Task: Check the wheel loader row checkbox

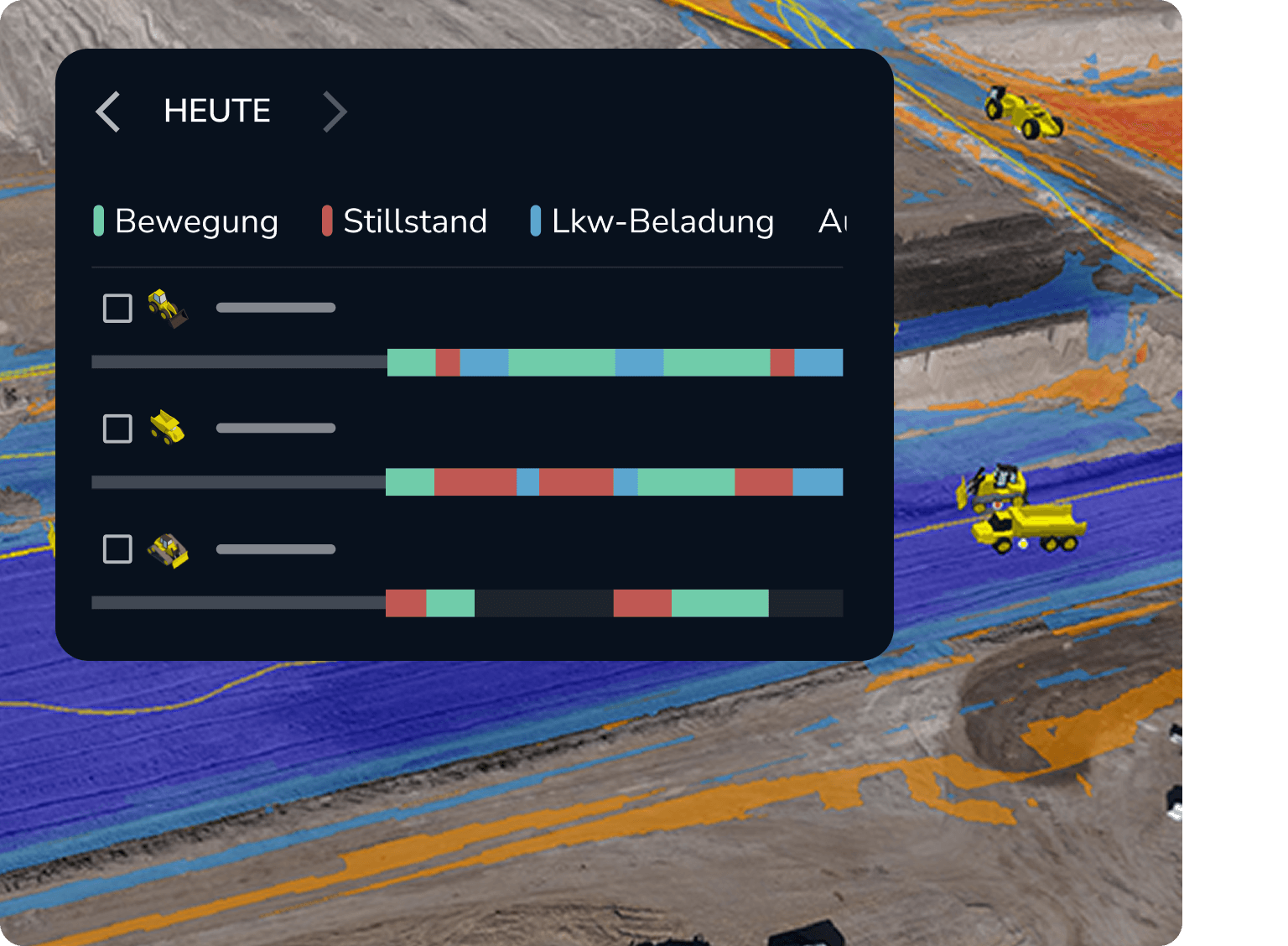Action: point(117,308)
